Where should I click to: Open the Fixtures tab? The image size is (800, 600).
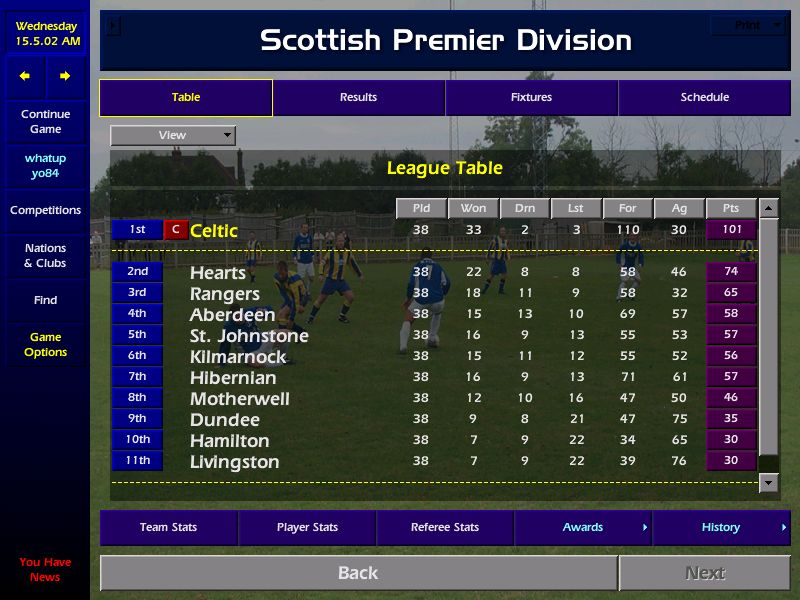click(x=531, y=97)
